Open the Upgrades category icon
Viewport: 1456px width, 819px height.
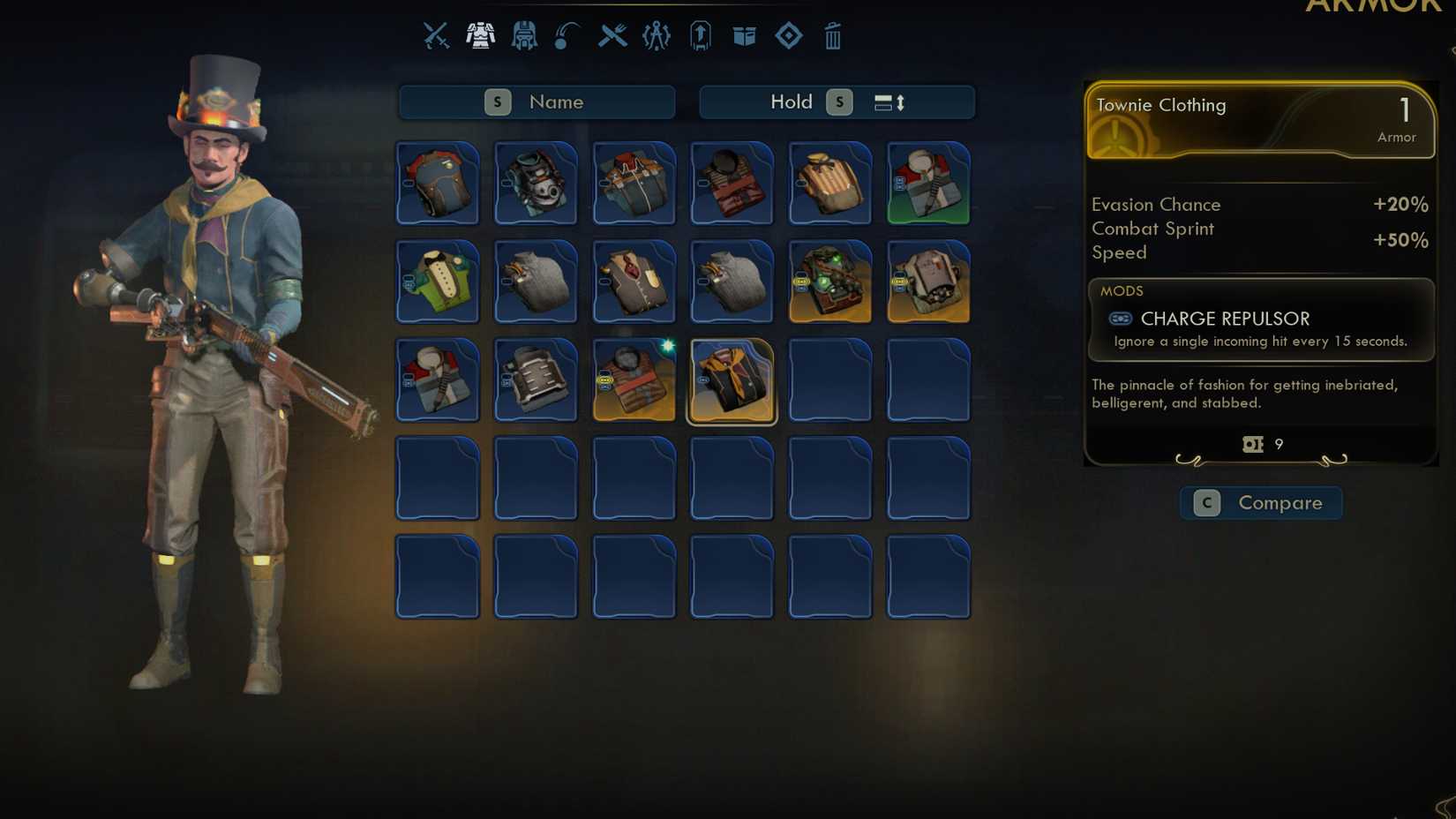point(700,35)
